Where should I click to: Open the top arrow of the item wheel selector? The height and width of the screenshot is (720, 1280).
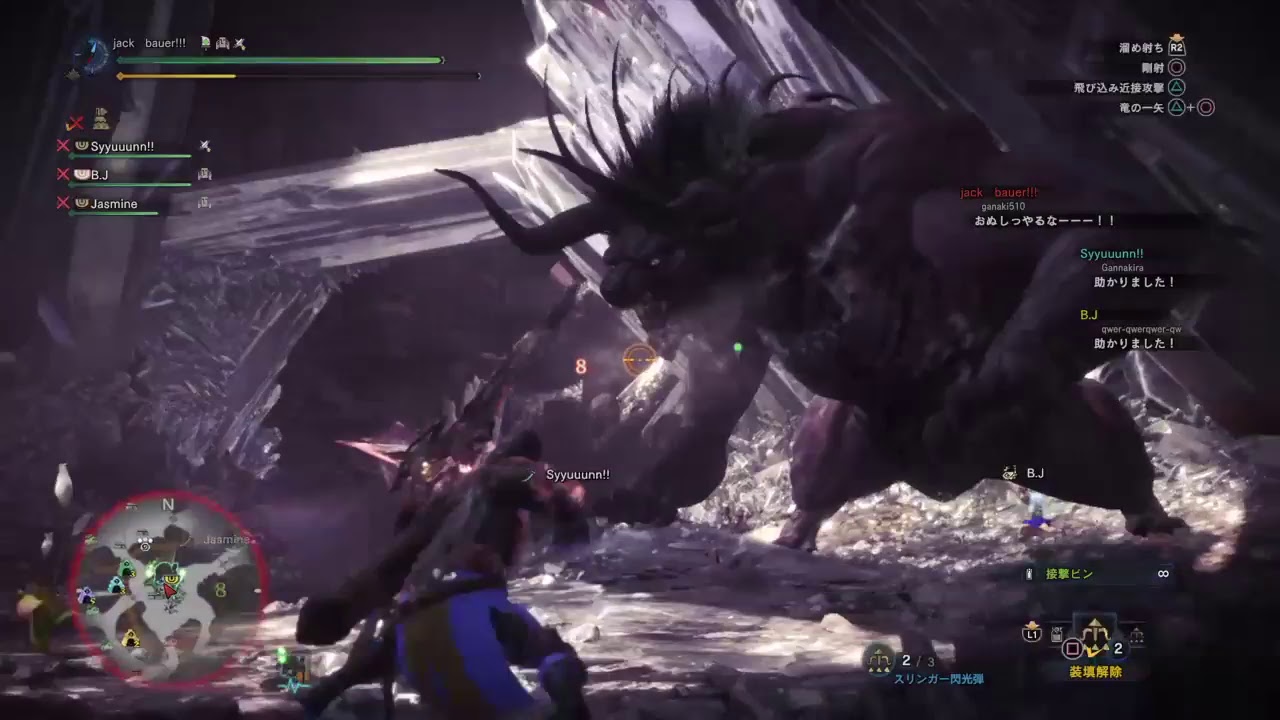[x=1094, y=620]
